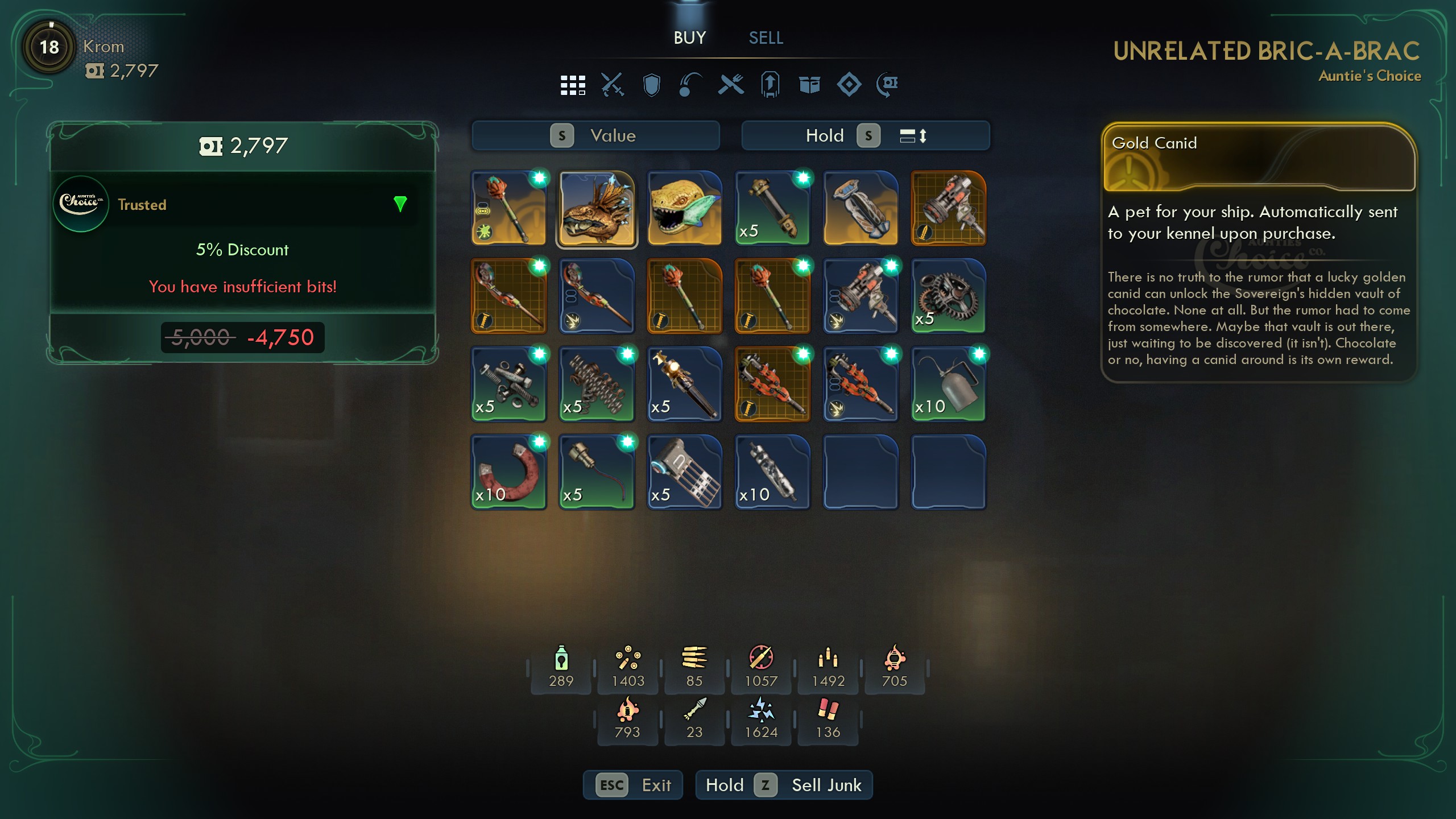Open the box junk items filter
The height and width of the screenshot is (819, 1456).
click(x=809, y=84)
